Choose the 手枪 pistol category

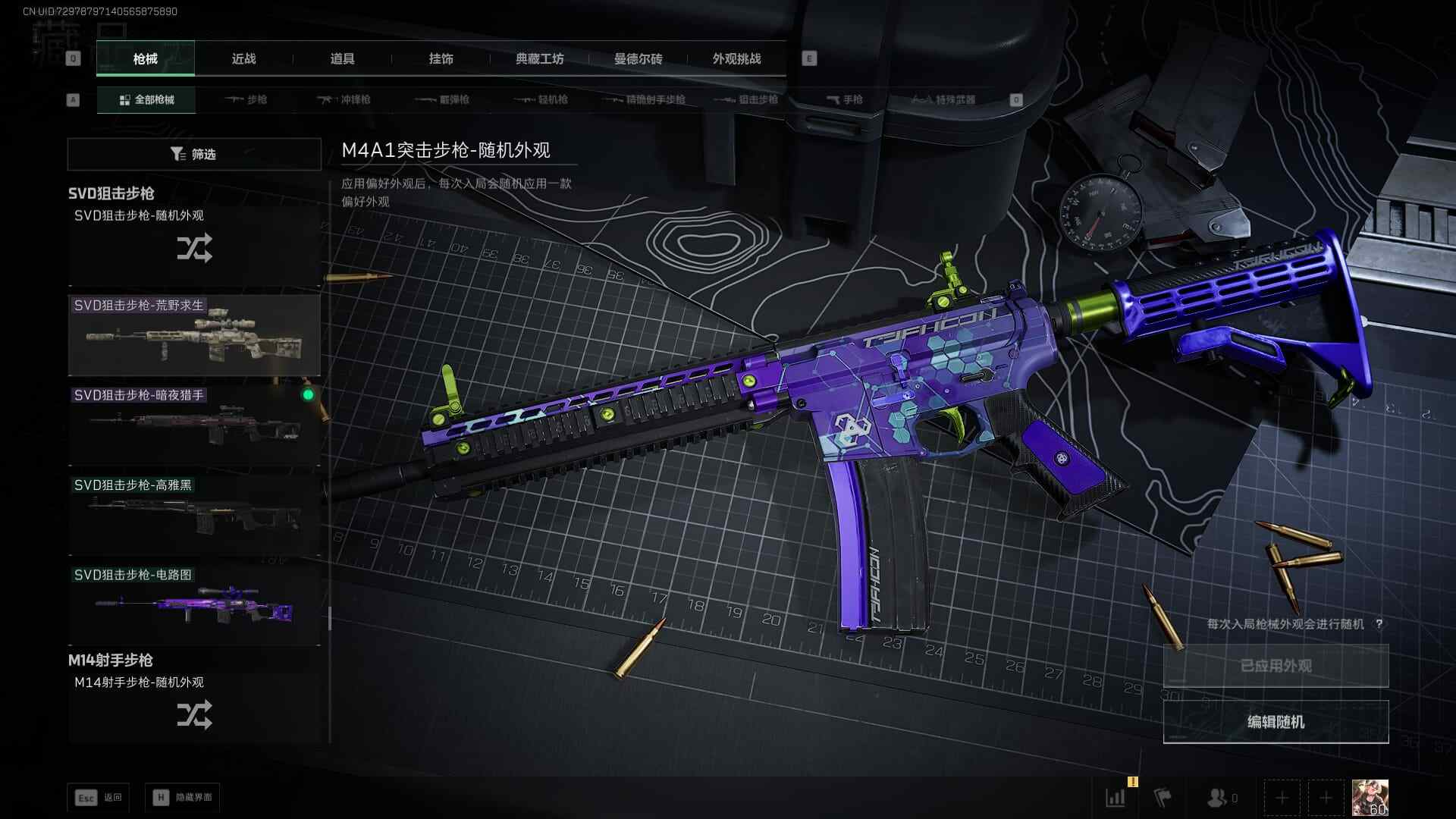point(844,99)
